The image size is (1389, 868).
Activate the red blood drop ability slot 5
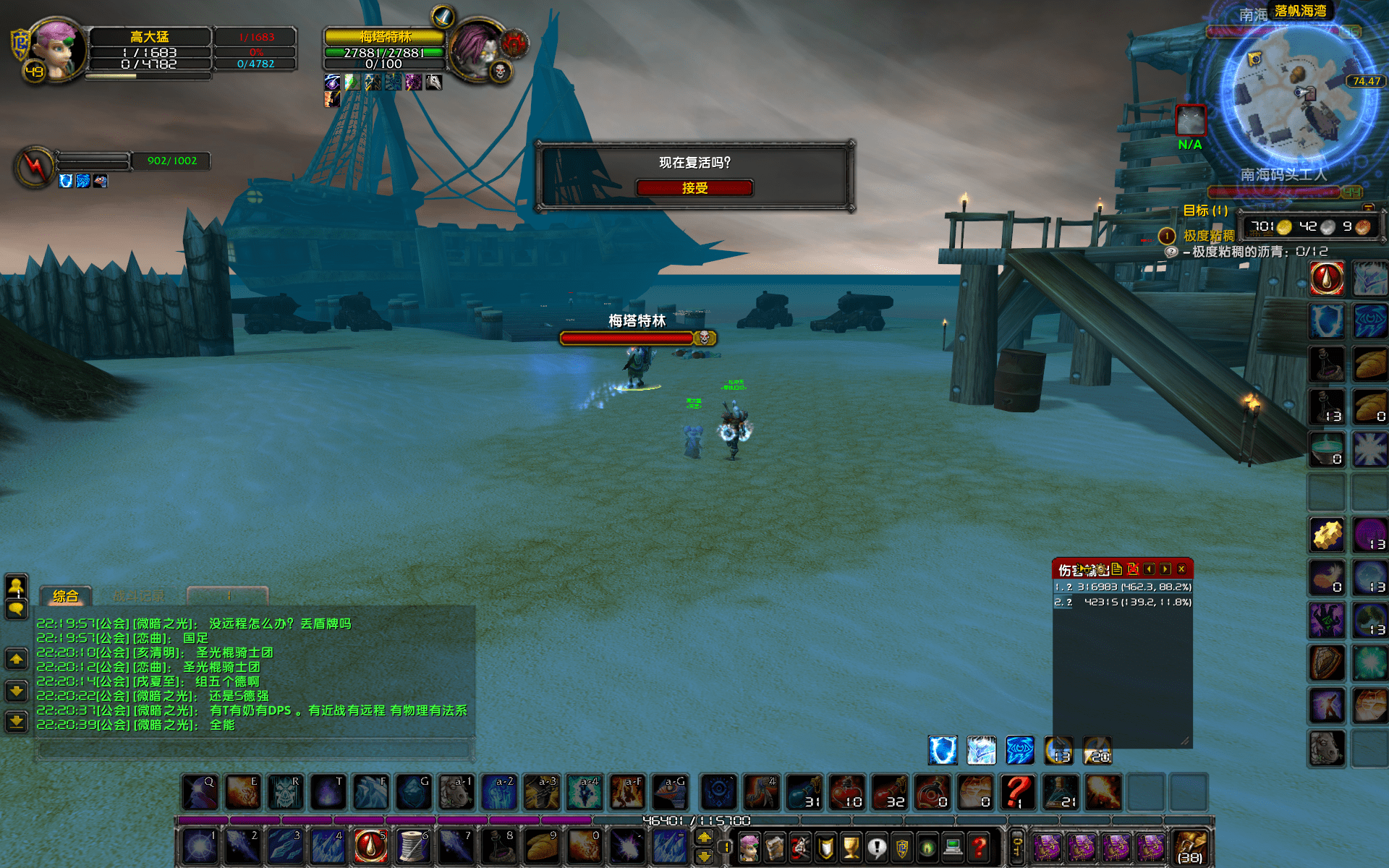(370, 846)
